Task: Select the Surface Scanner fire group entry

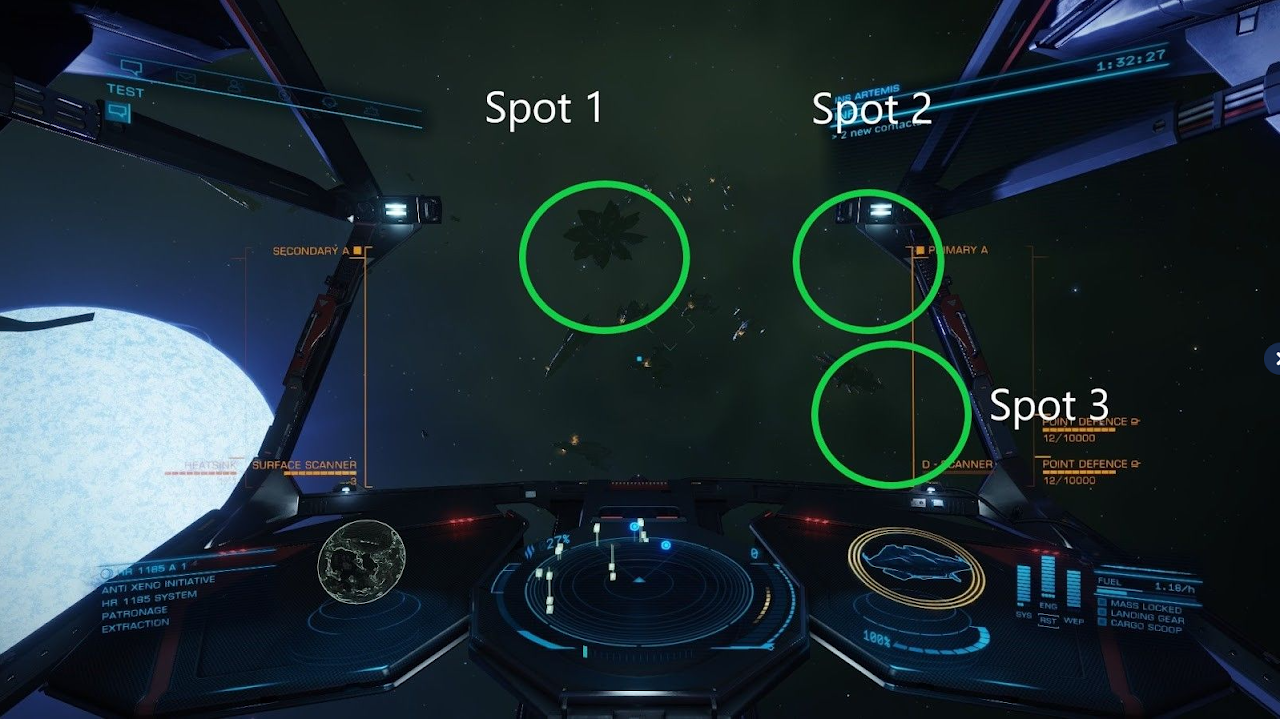Action: (x=304, y=465)
